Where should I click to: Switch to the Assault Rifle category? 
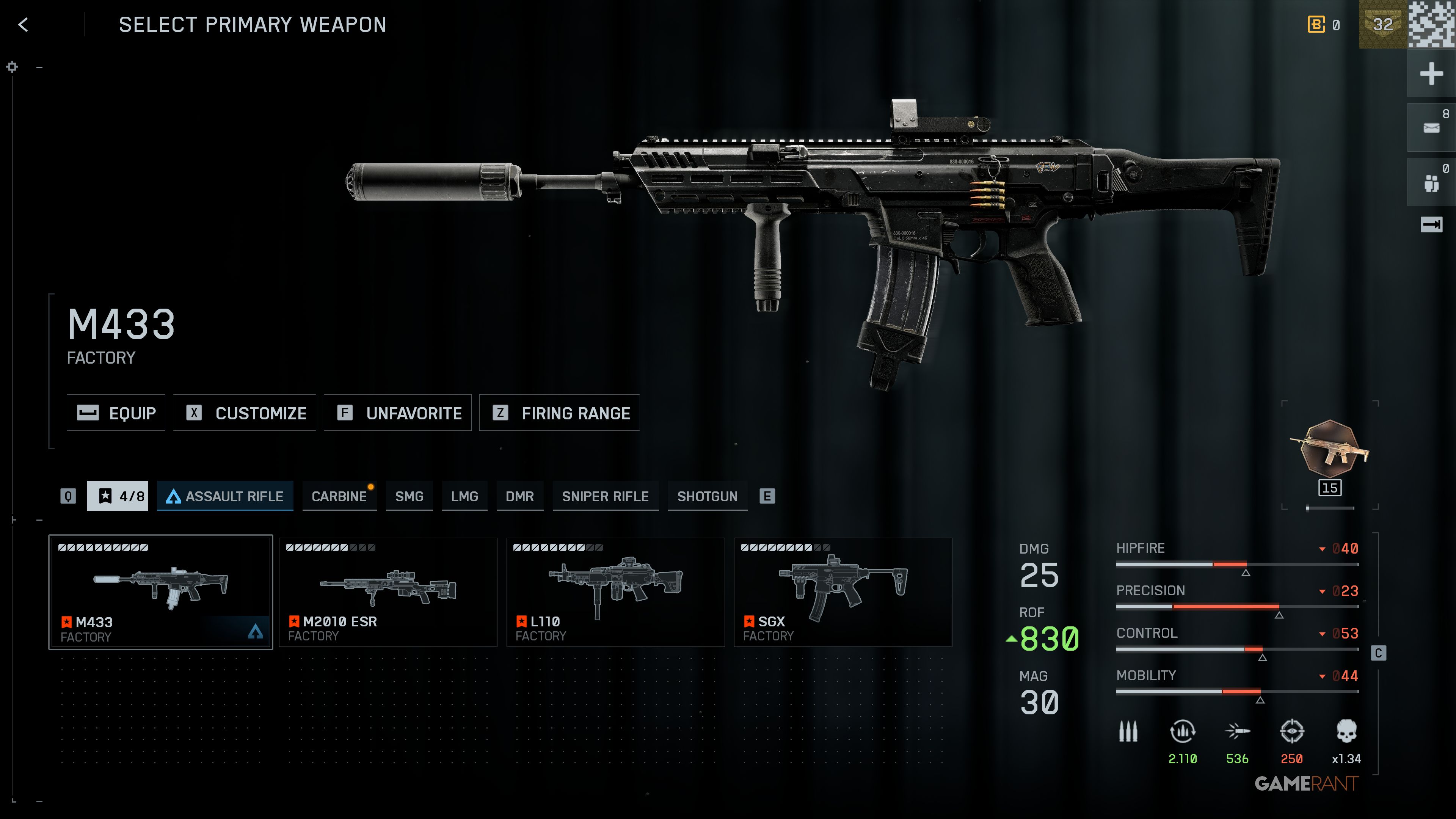[x=225, y=496]
